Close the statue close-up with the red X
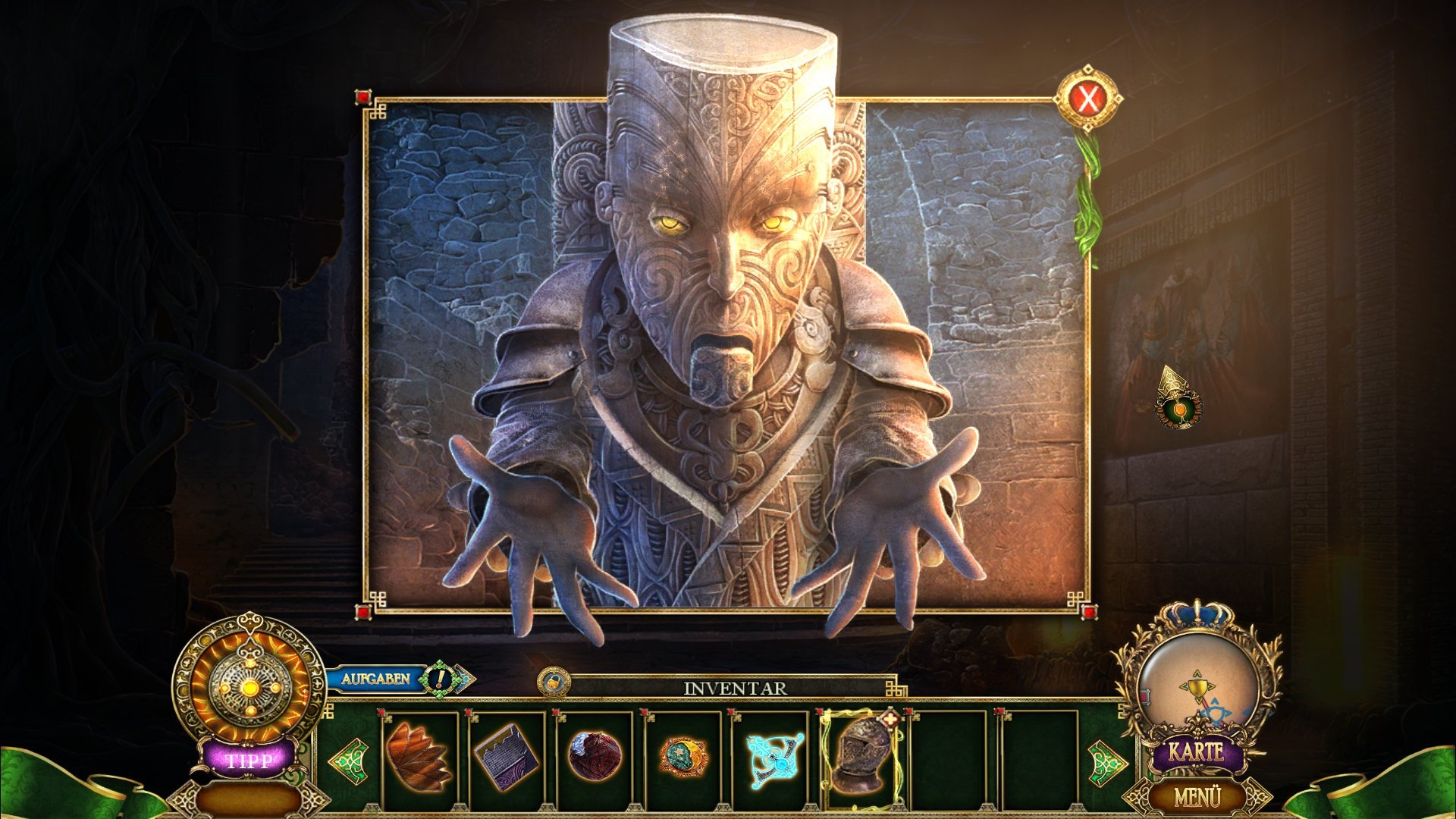This screenshot has width=1456, height=819. pyautogui.click(x=1088, y=99)
